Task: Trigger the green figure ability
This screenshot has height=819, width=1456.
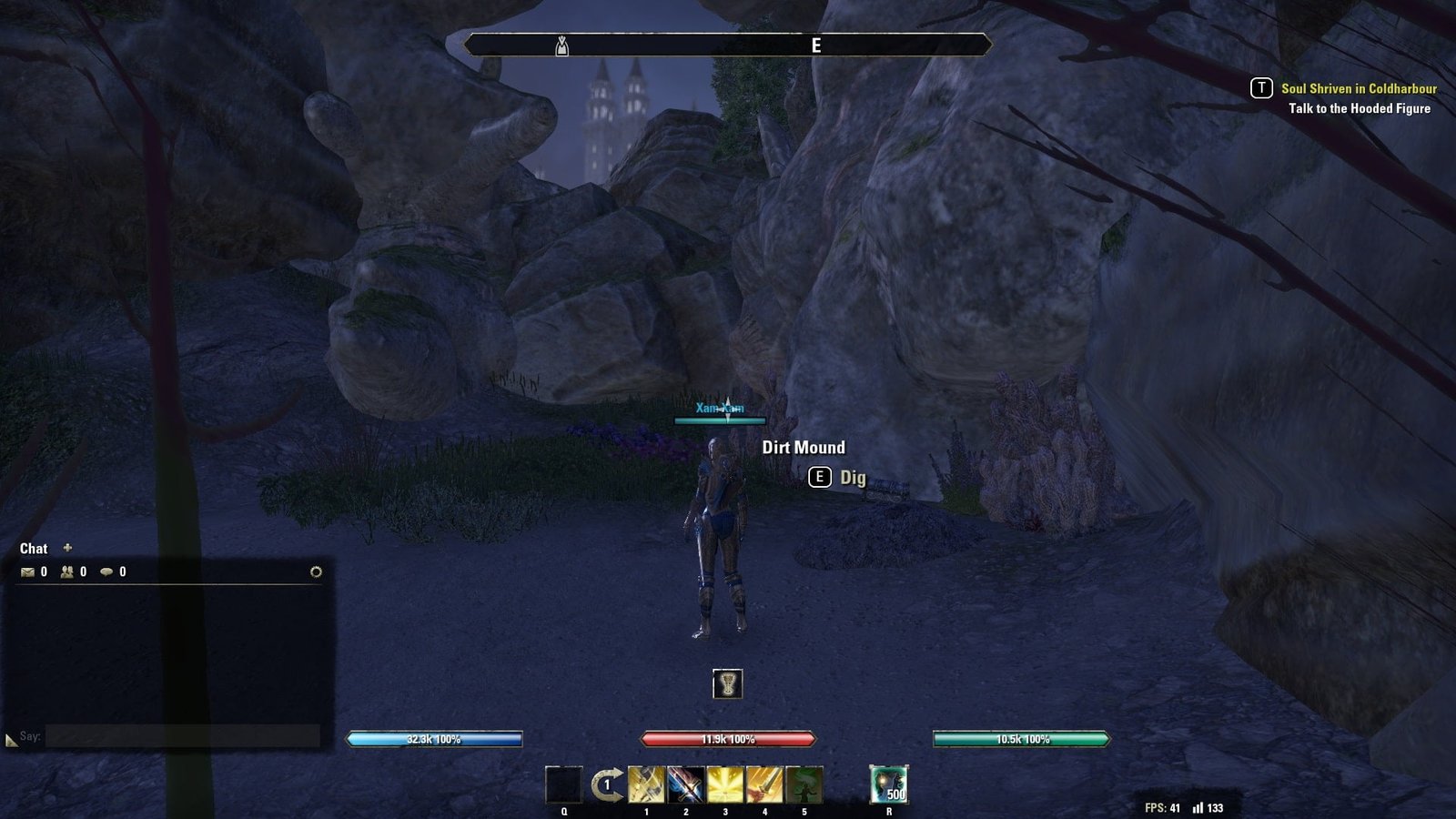Action: click(x=804, y=784)
